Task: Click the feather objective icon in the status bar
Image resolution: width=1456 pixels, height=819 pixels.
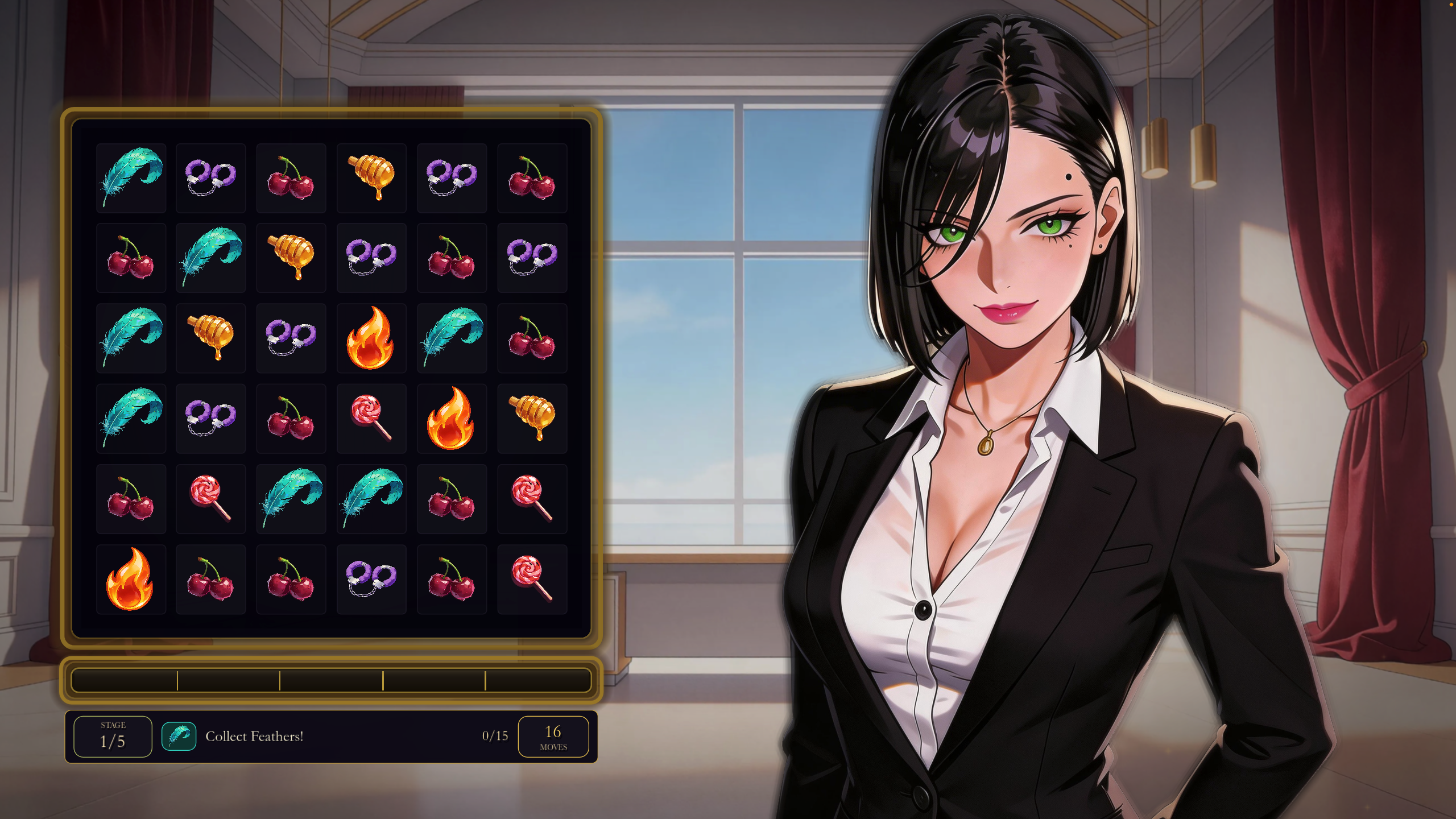Action: (x=179, y=736)
